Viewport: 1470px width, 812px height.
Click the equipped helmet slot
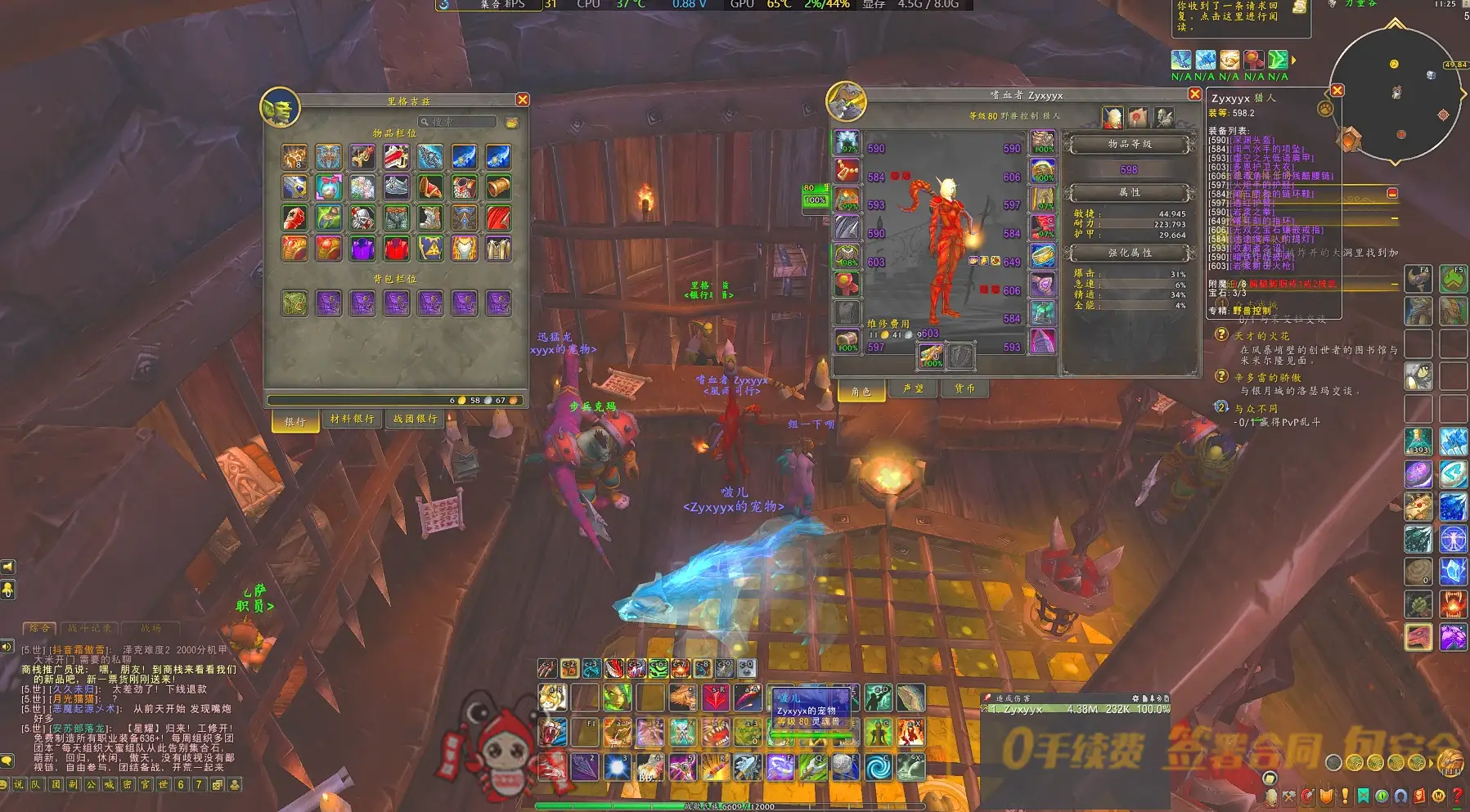click(847, 142)
